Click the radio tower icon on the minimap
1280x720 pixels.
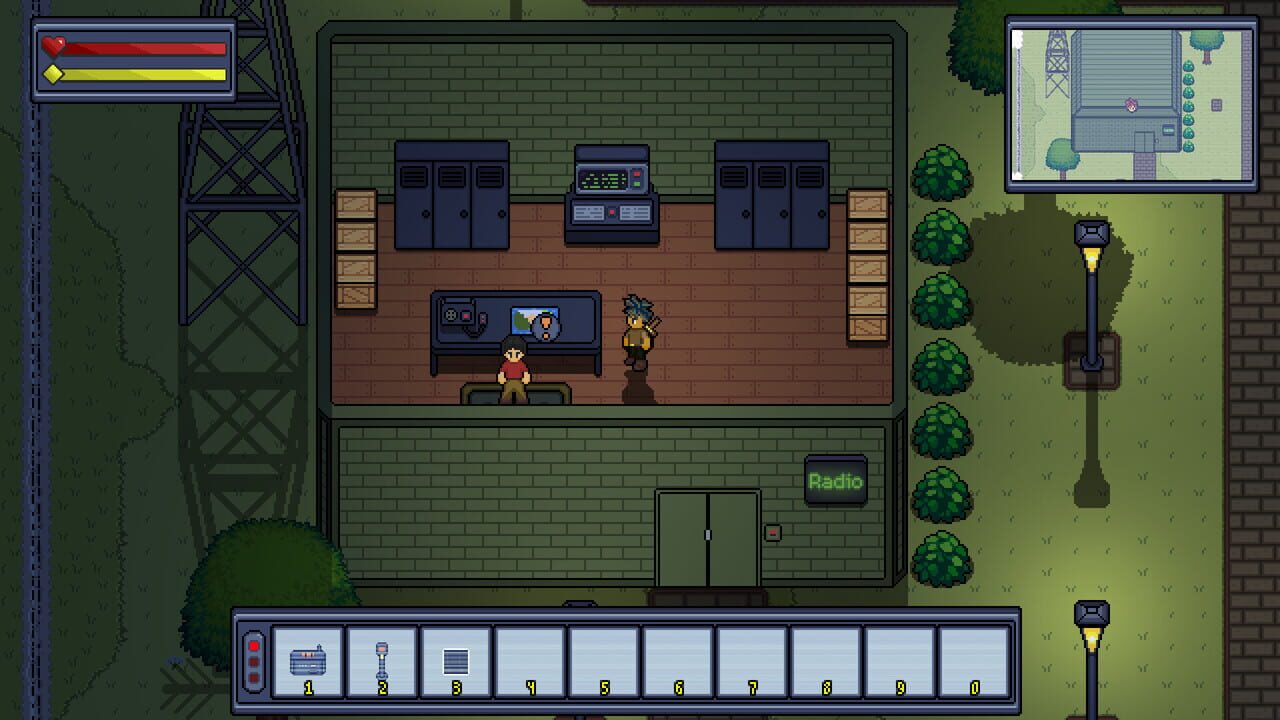1056,60
